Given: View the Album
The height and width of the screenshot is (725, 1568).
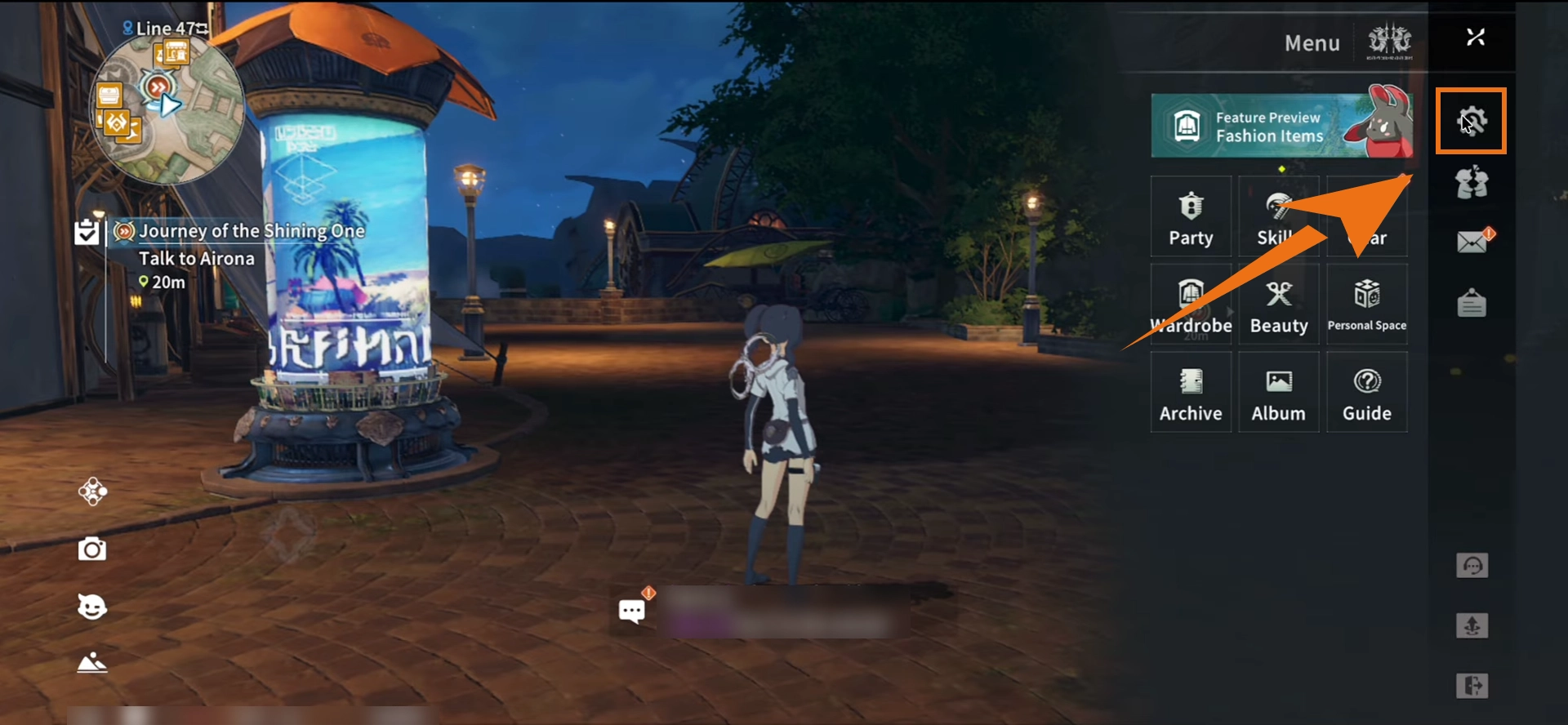Looking at the screenshot, I should click(x=1279, y=392).
